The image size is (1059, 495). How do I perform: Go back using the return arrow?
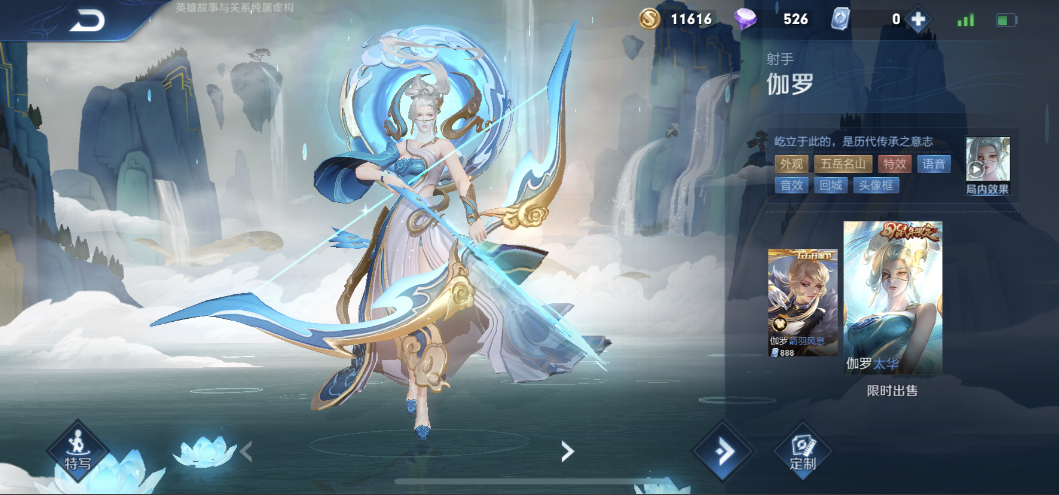click(x=88, y=19)
